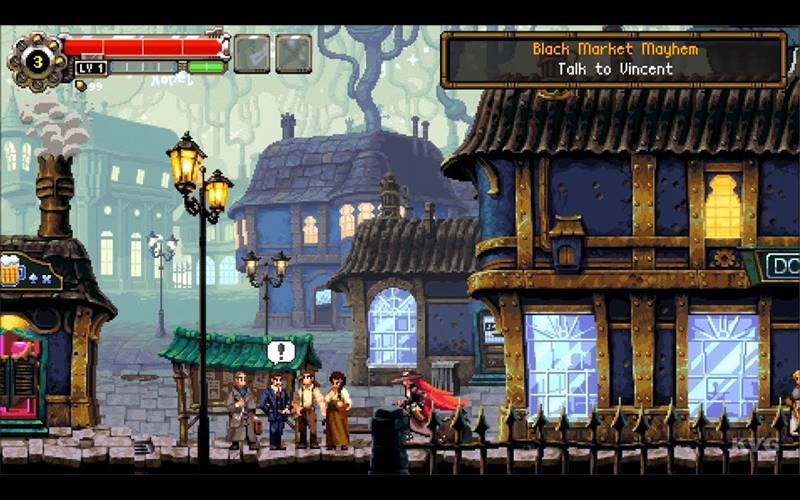Select the first square ability slot
This screenshot has width=800, height=500.
coord(251,53)
